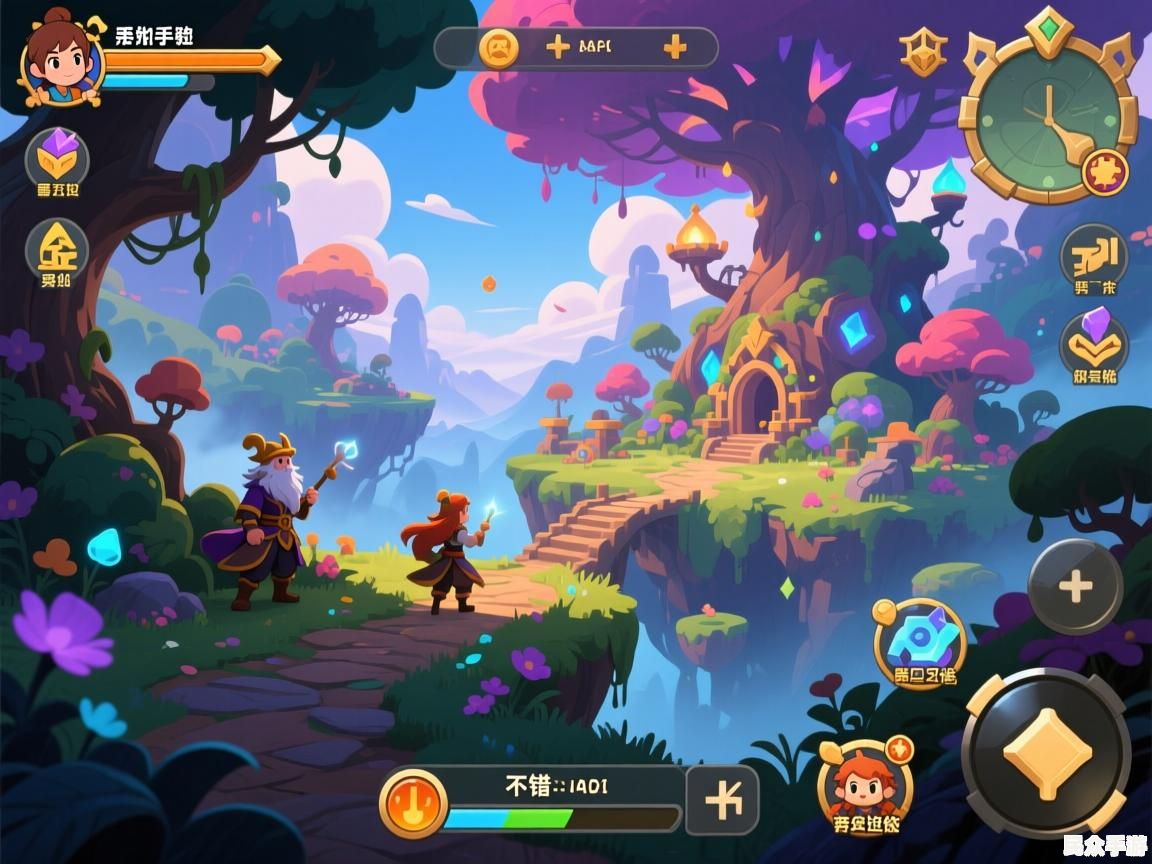Tap the large round grey plus button
1152x864 pixels.
click(1075, 587)
